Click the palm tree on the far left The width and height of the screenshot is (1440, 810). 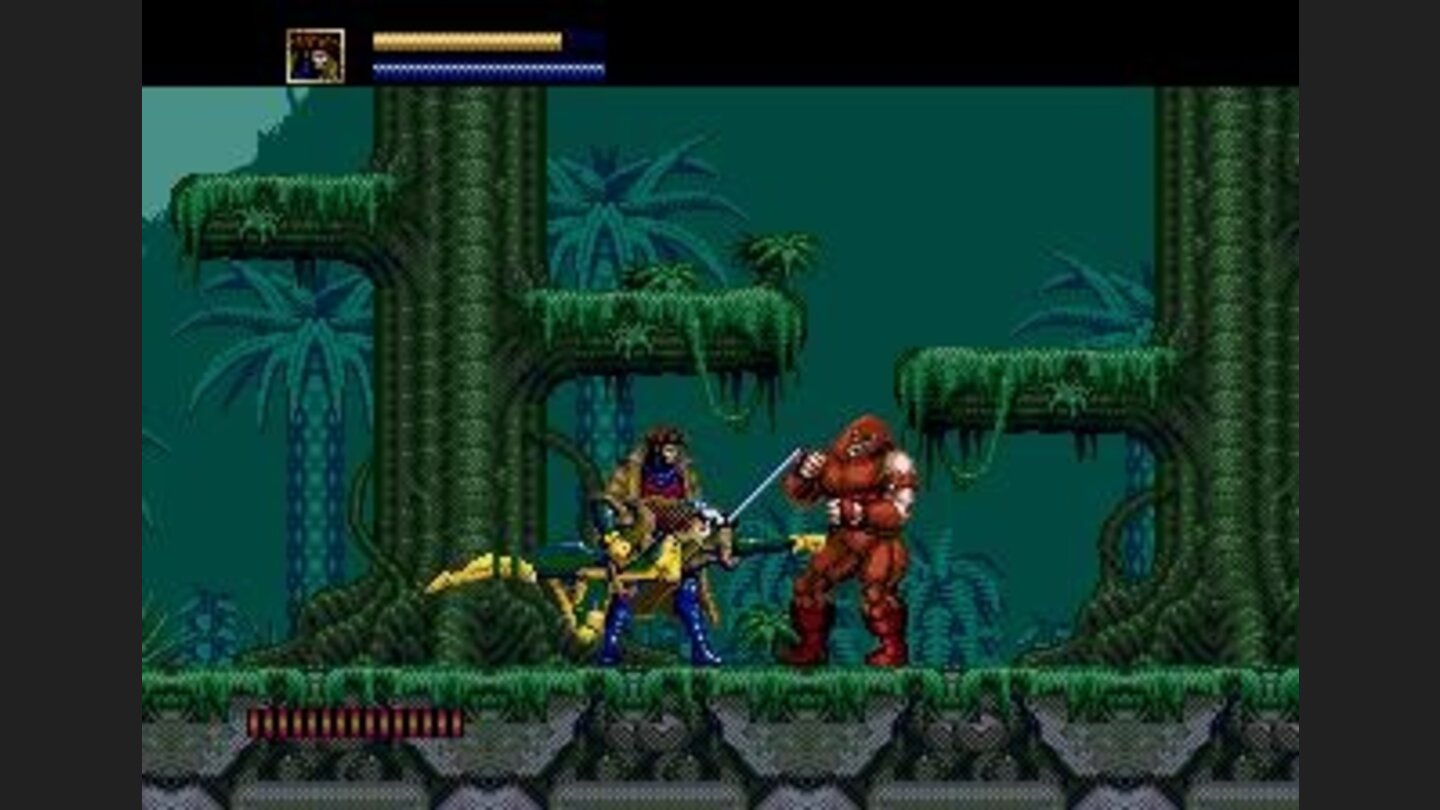coord(300,330)
